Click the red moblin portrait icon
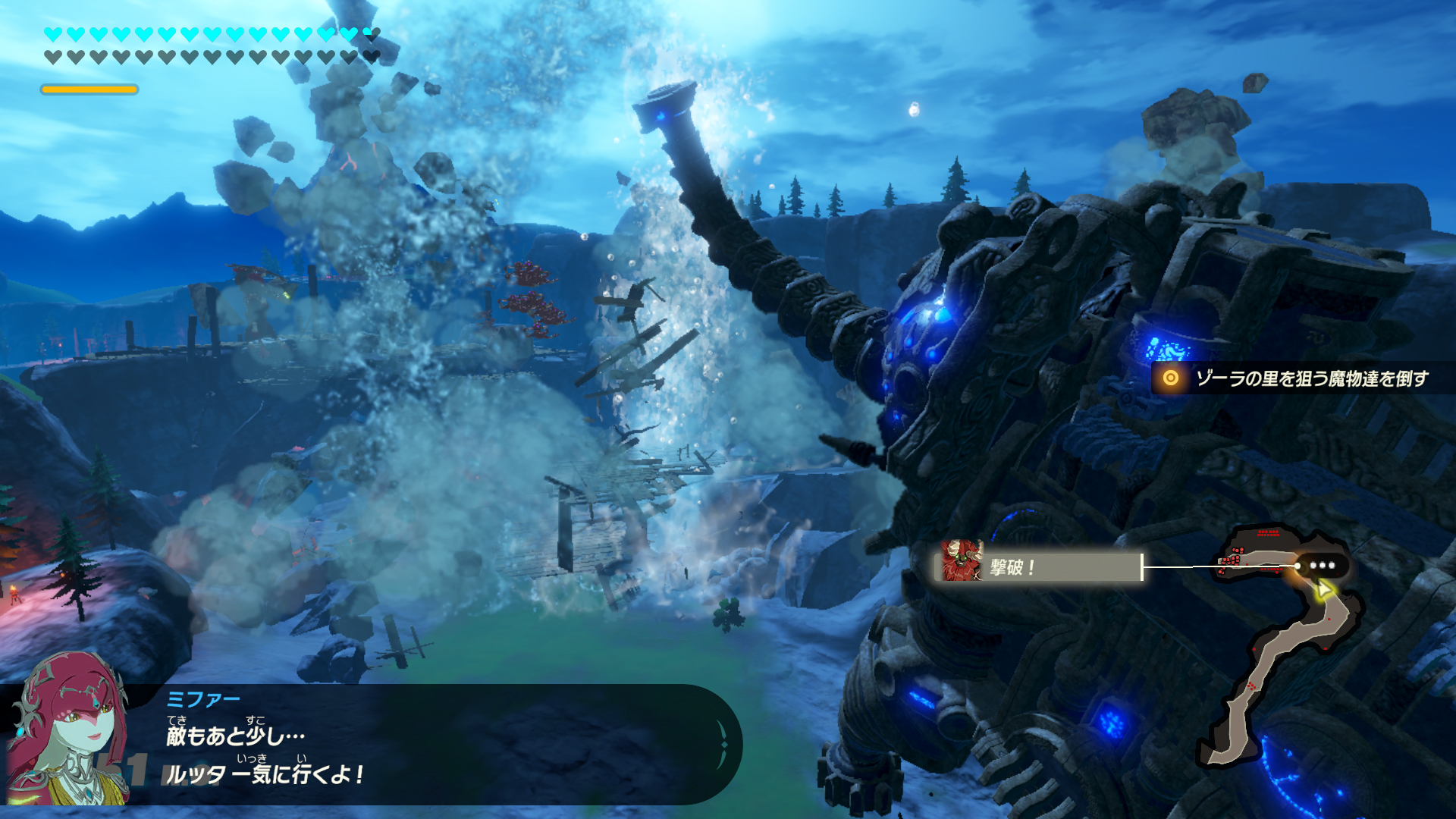The height and width of the screenshot is (819, 1456). 962,561
